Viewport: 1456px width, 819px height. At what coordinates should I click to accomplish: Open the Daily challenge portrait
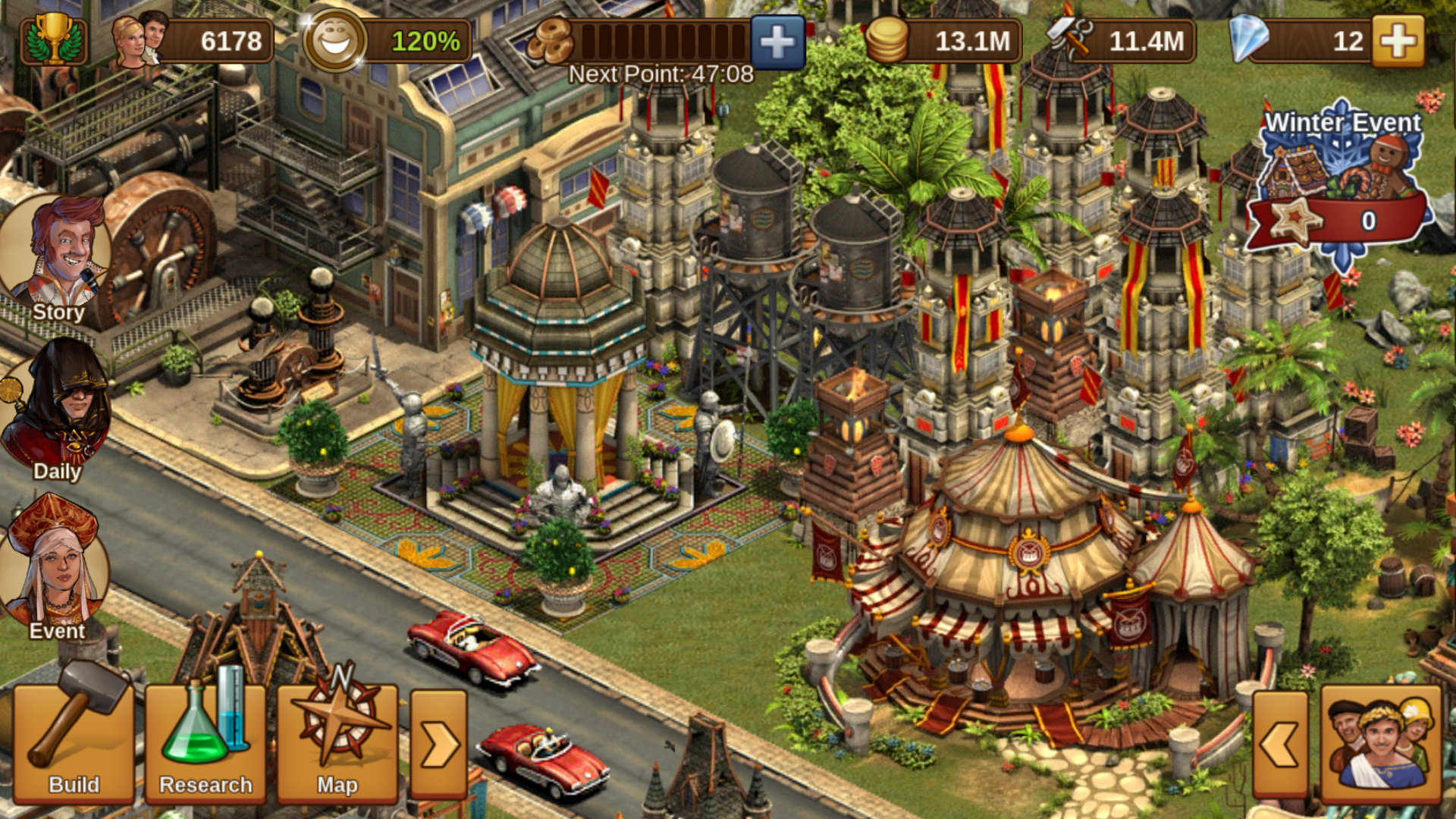tap(57, 409)
